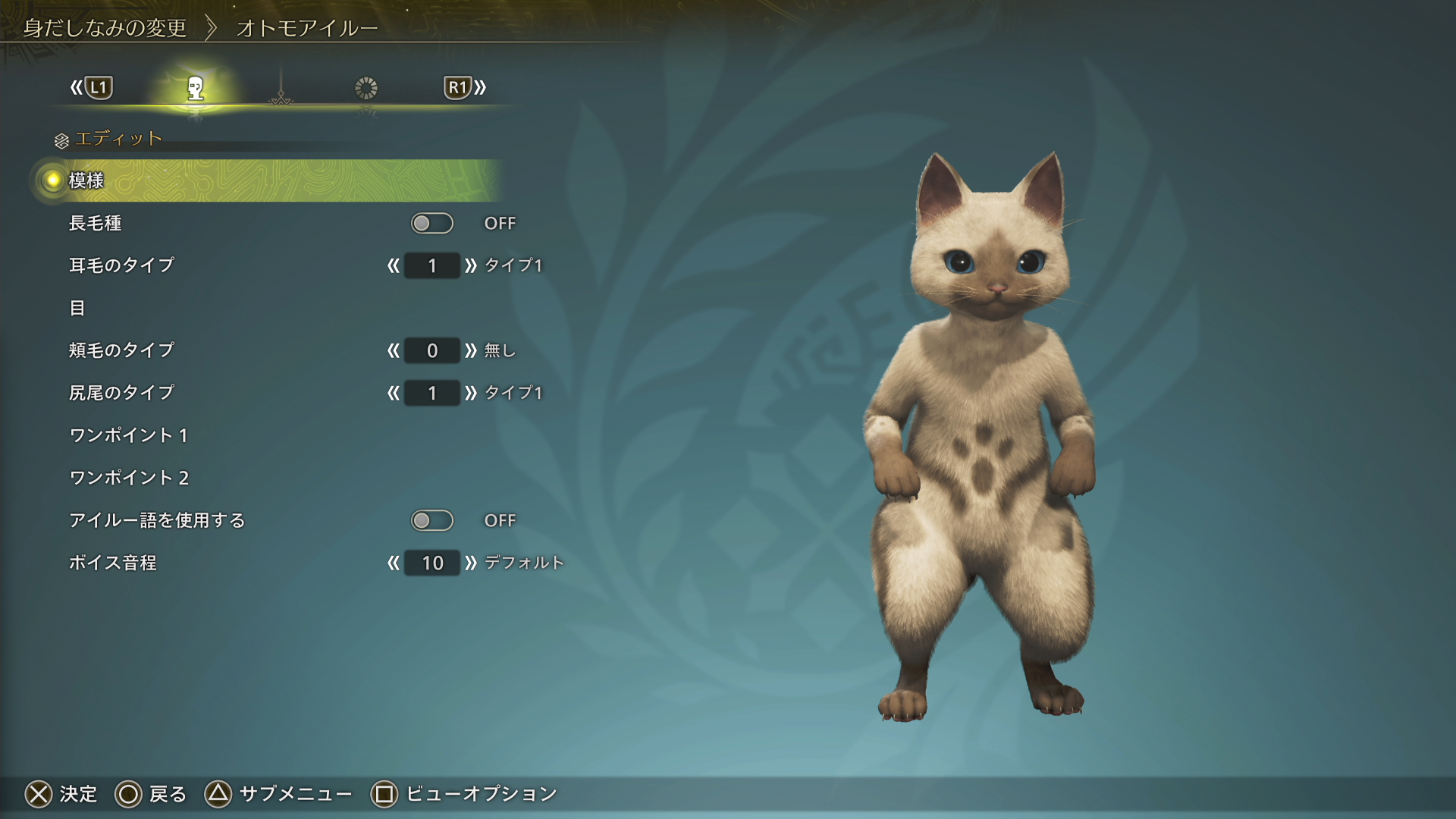Open the 目 eye settings
The width and height of the screenshot is (1456, 819).
(x=77, y=308)
